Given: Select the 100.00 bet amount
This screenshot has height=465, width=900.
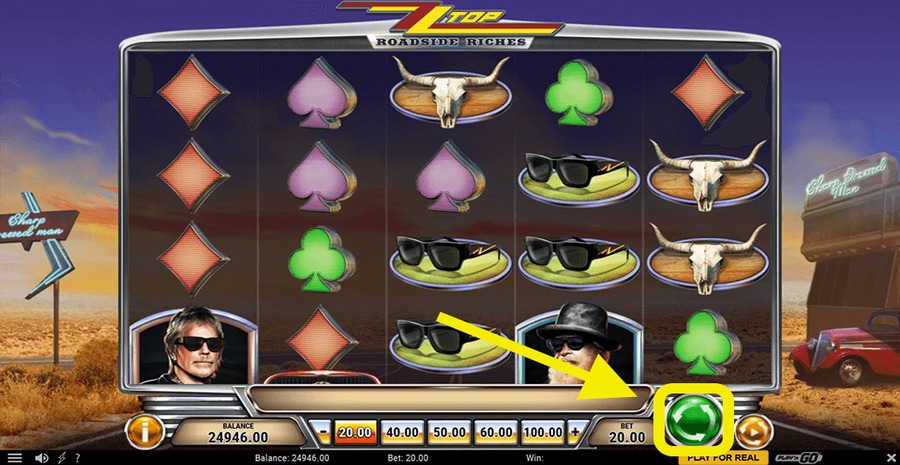Looking at the screenshot, I should pyautogui.click(x=543, y=433).
